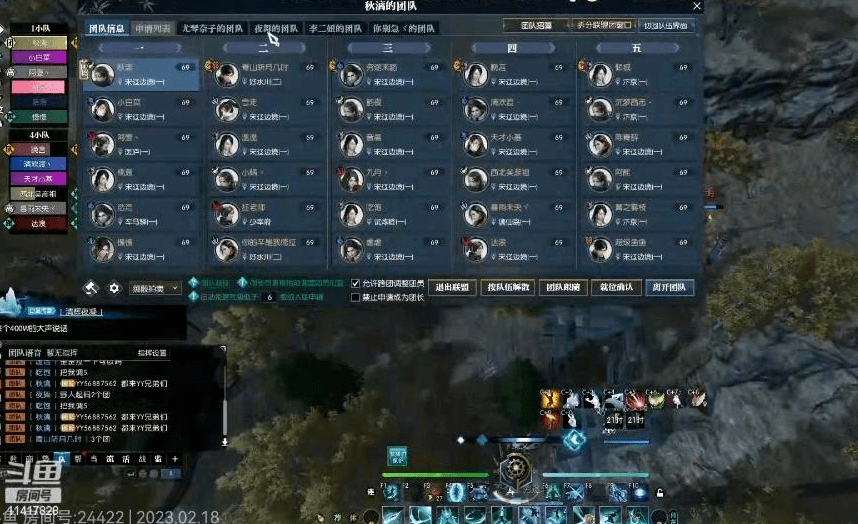Open the 申请列表 tab

(x=153, y=28)
